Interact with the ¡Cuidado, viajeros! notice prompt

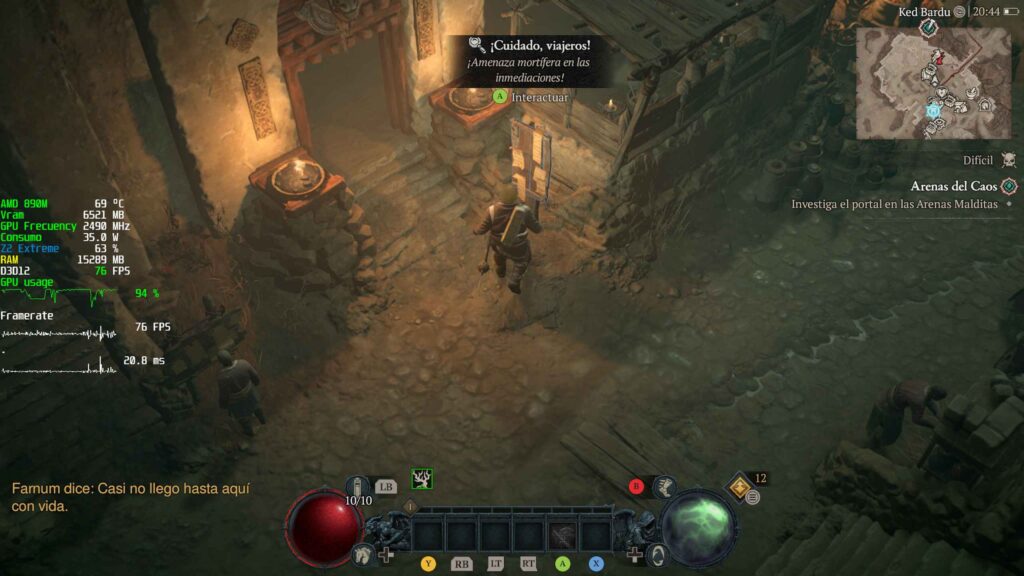[530, 97]
